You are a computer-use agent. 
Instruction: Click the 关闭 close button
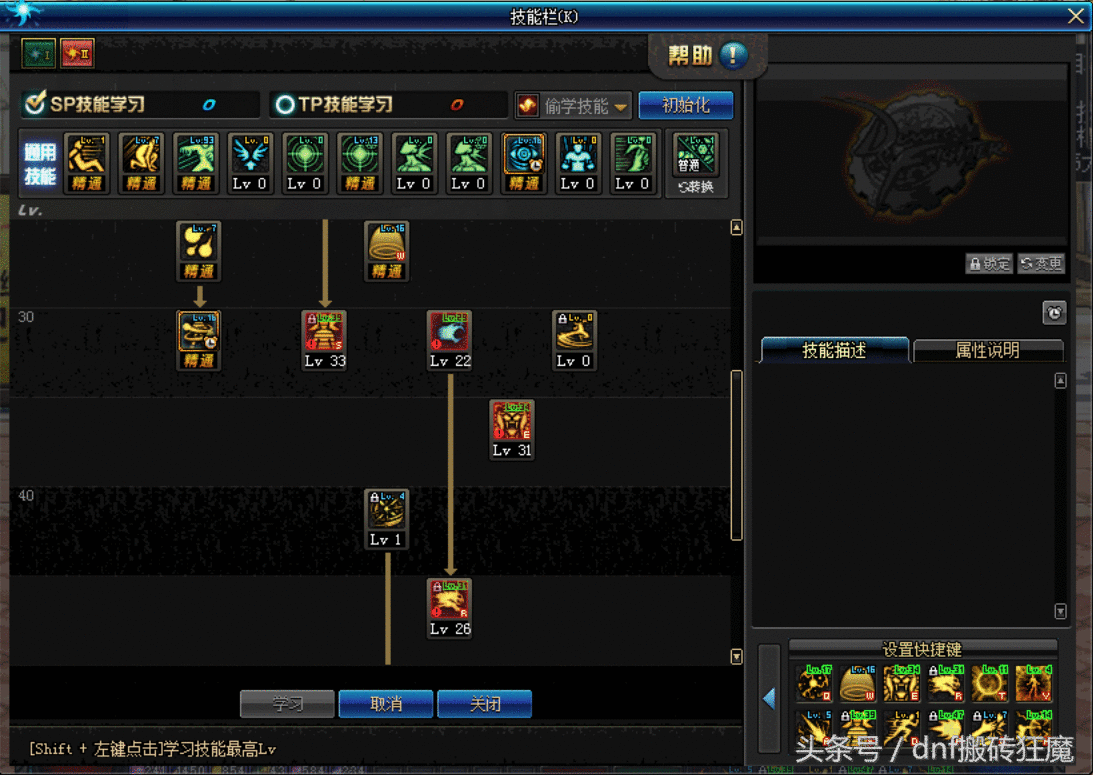tap(484, 704)
